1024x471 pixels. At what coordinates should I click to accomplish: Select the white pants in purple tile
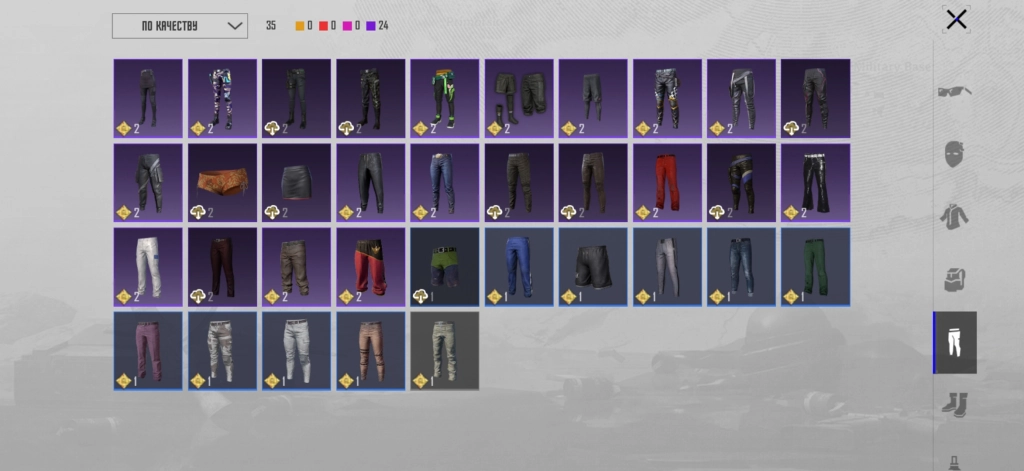pyautogui.click(x=148, y=266)
